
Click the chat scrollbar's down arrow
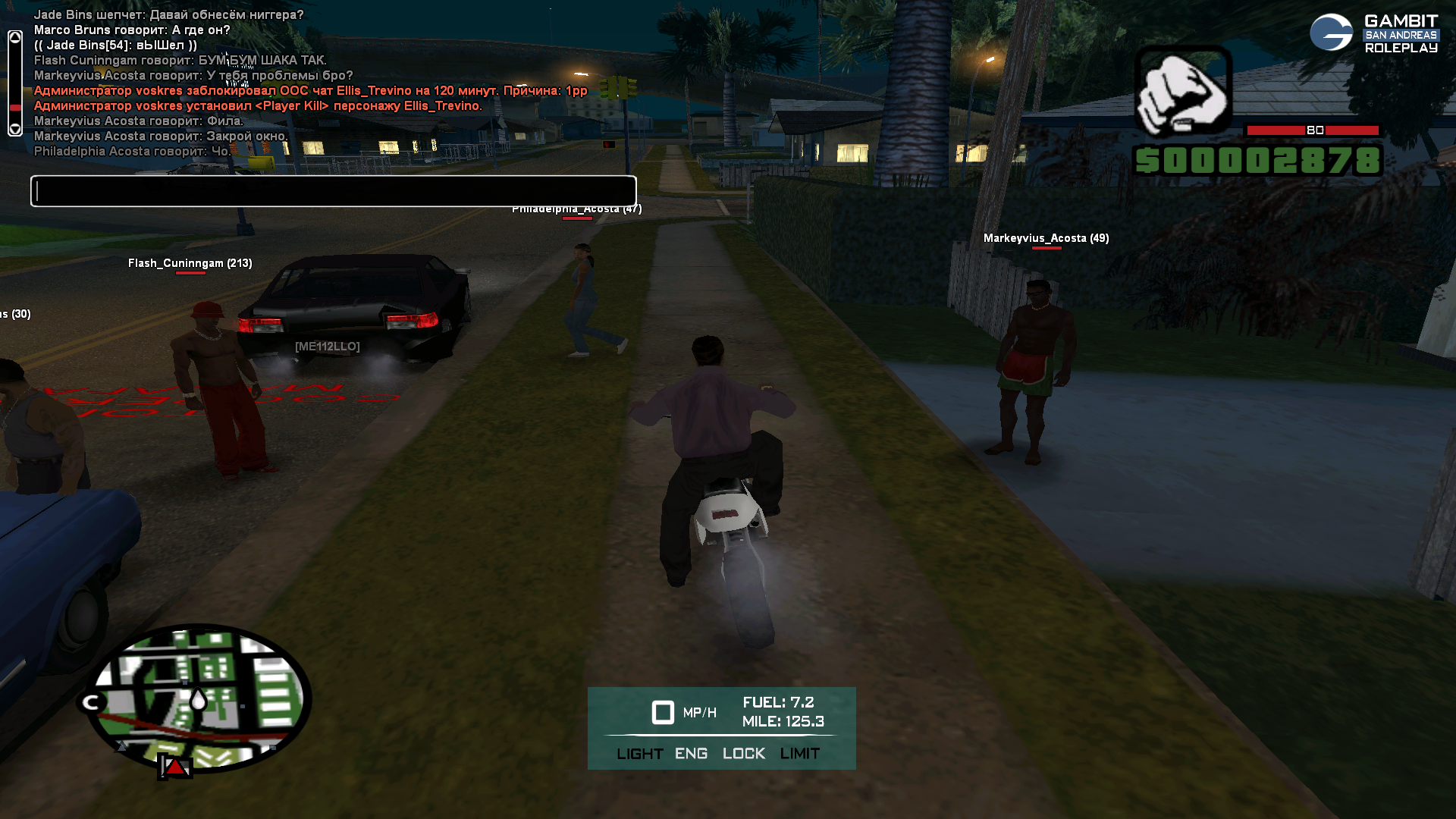15,129
